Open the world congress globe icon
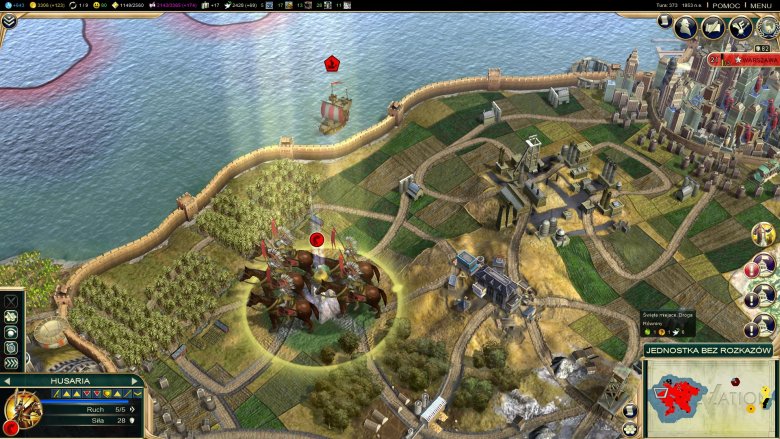Screen dimensions: 780x439 [767, 27]
